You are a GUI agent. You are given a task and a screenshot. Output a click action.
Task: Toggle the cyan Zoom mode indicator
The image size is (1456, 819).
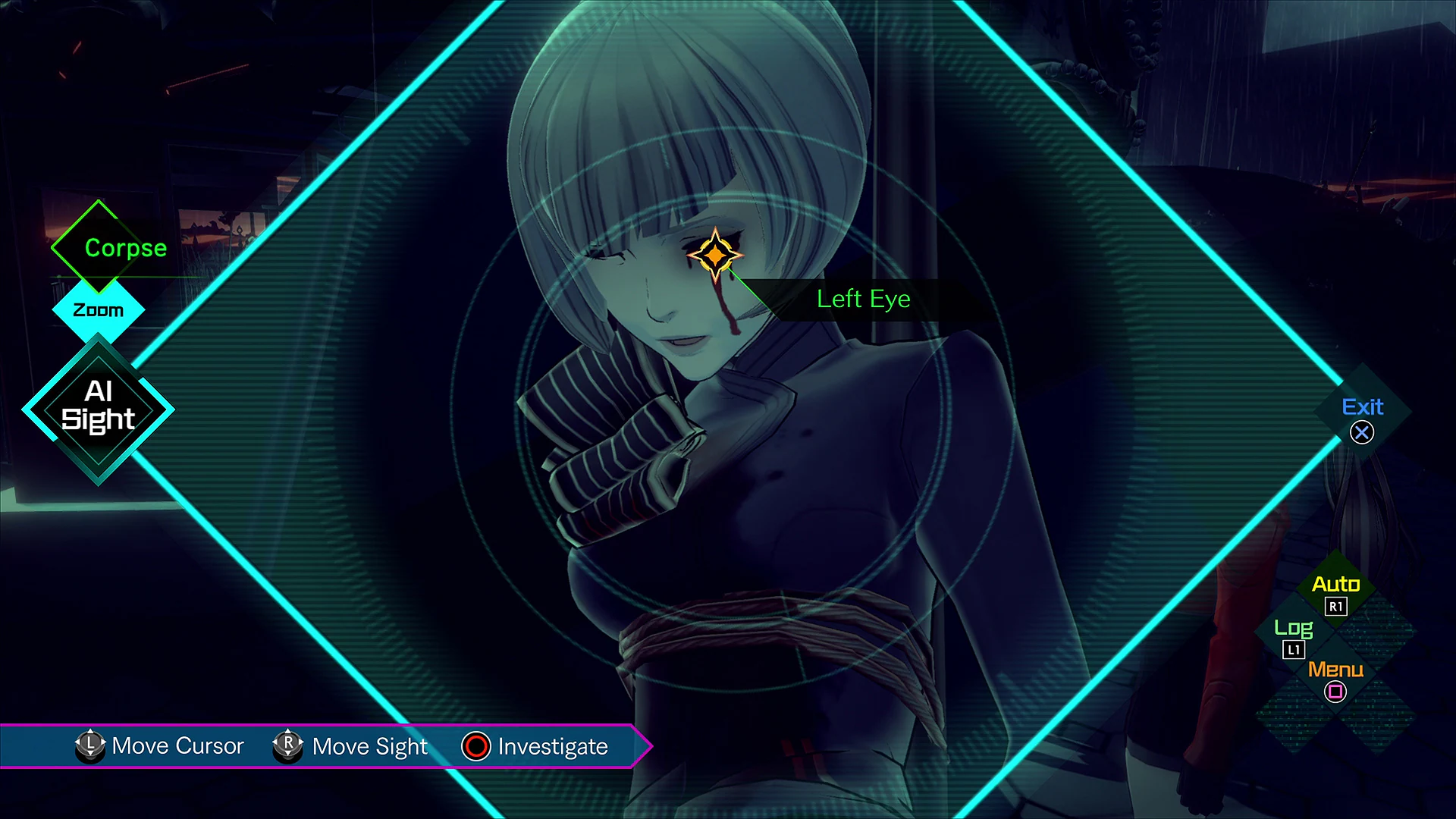pos(98,309)
